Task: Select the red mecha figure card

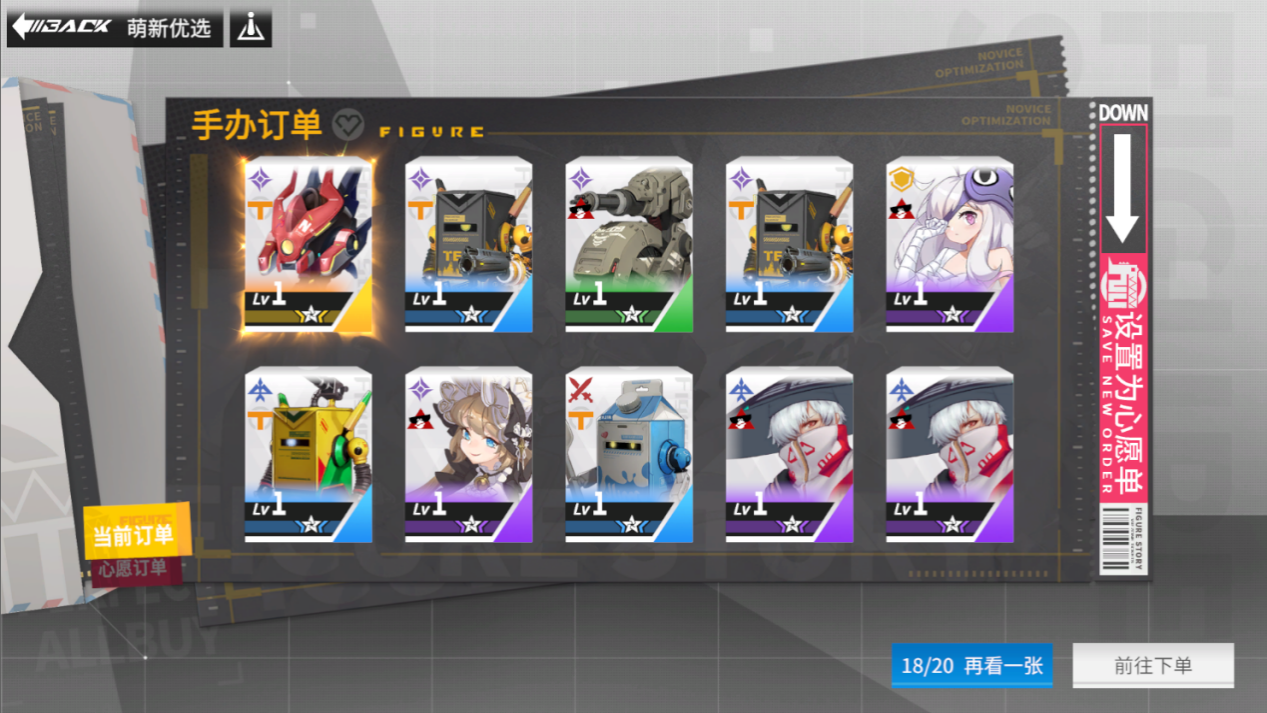Action: click(308, 244)
